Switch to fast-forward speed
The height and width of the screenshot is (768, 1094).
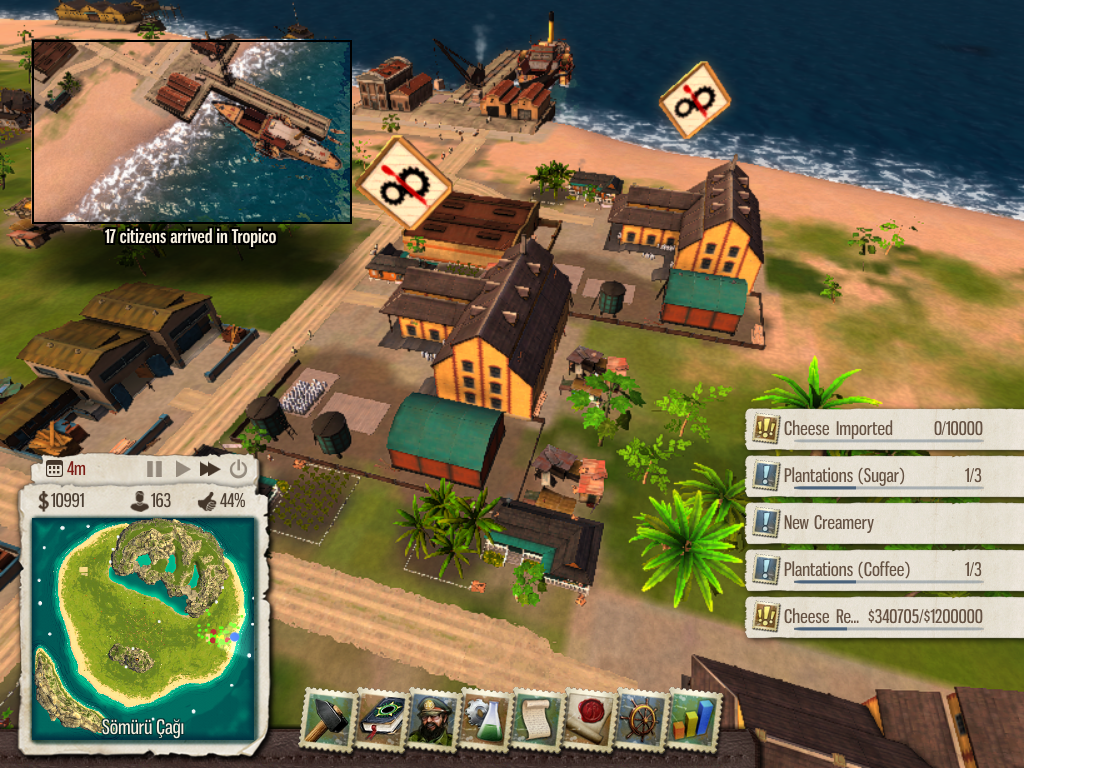[x=210, y=469]
